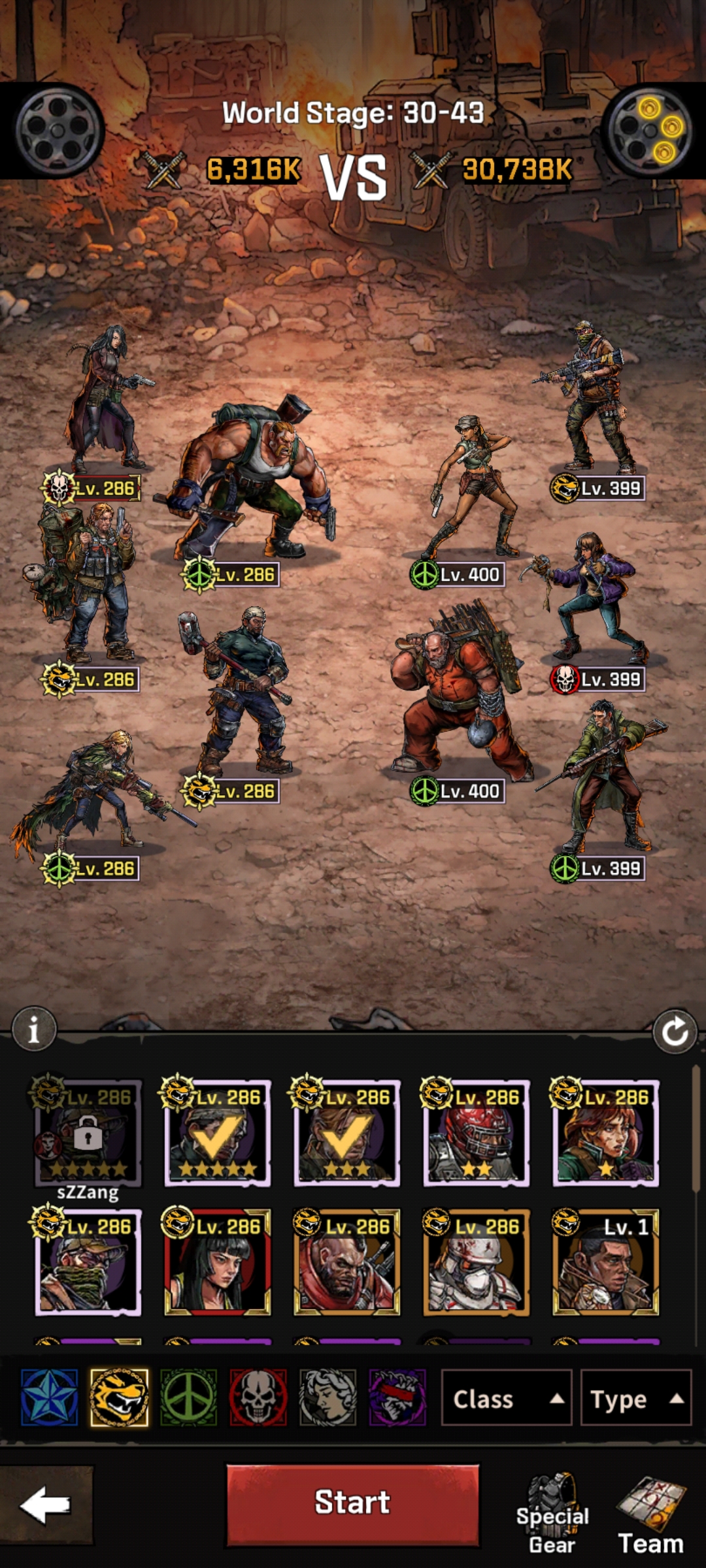Choose the grey woman-face faction filter

point(328,1397)
